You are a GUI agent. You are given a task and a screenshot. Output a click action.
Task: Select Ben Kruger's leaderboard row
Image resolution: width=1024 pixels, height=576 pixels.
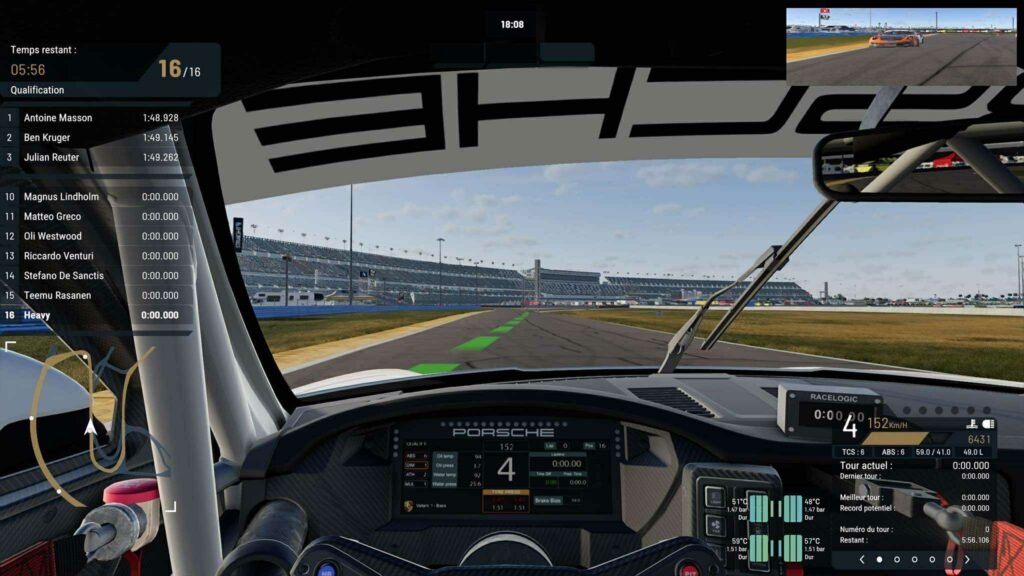[98, 138]
